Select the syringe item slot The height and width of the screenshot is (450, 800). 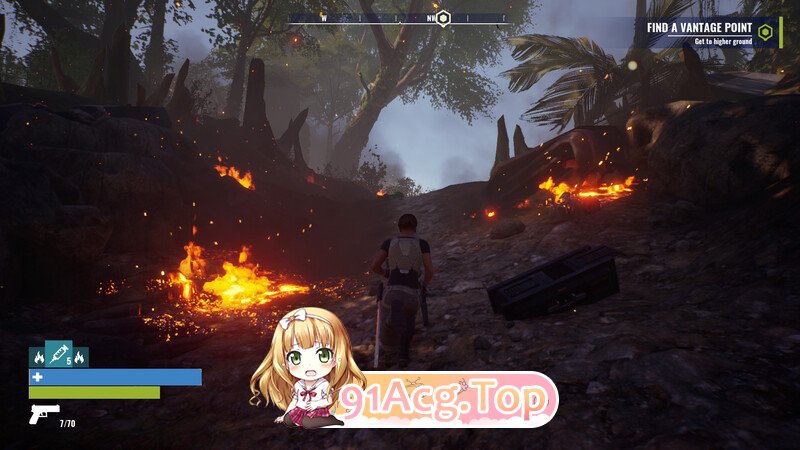(x=59, y=354)
